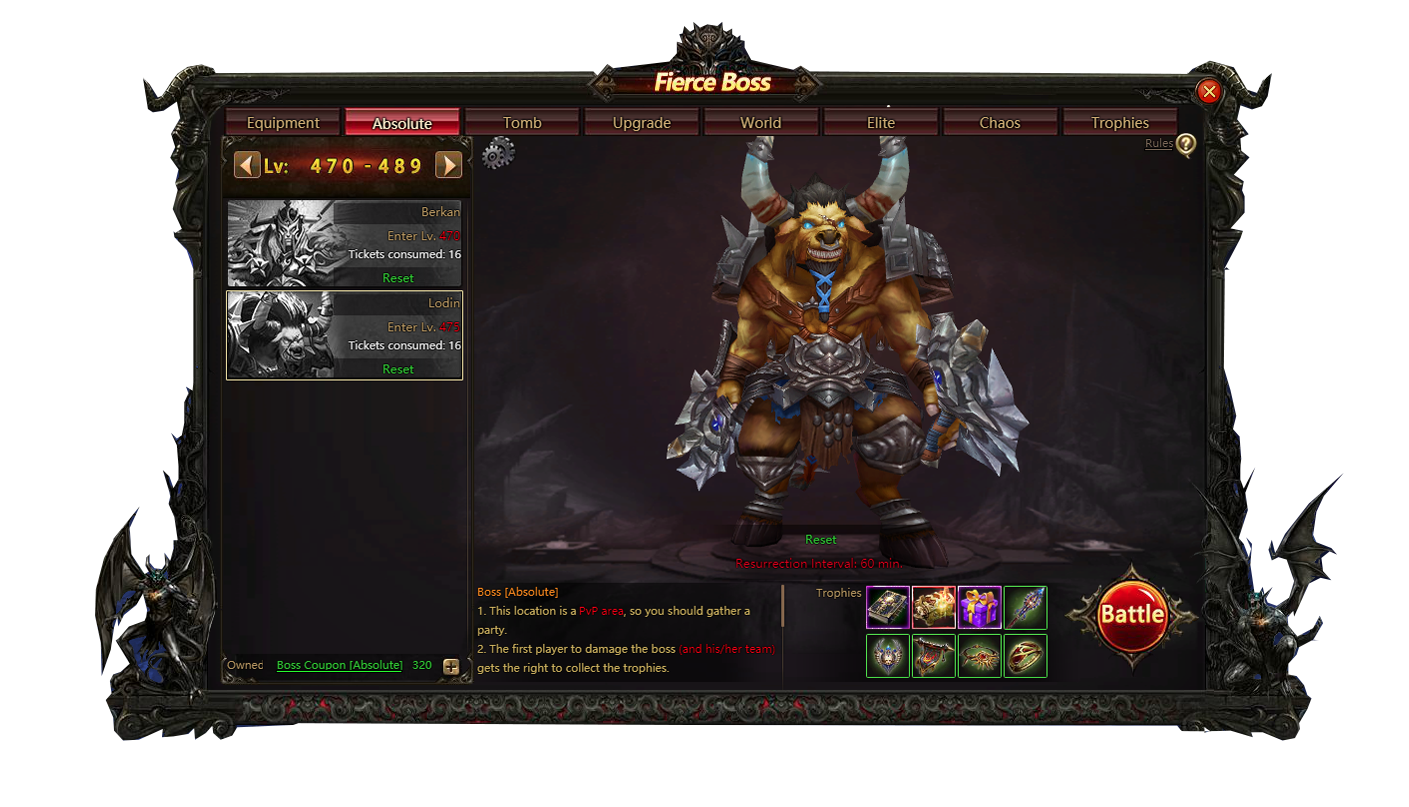Image resolution: width=1409 pixels, height=807 pixels.
Task: Open the Trophies tab
Action: pos(1120,123)
